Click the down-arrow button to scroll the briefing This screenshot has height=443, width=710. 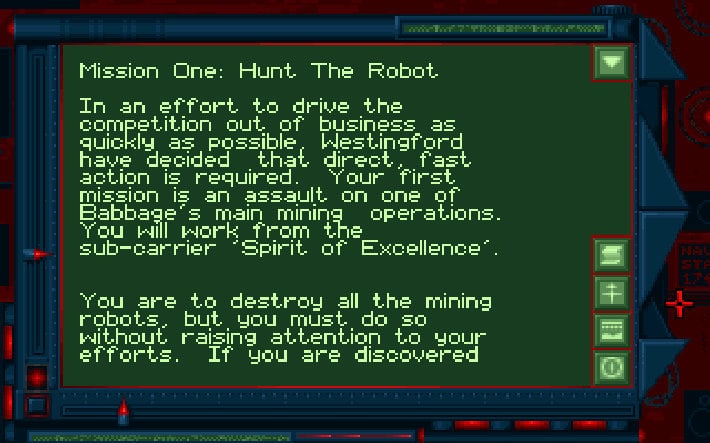(x=611, y=63)
